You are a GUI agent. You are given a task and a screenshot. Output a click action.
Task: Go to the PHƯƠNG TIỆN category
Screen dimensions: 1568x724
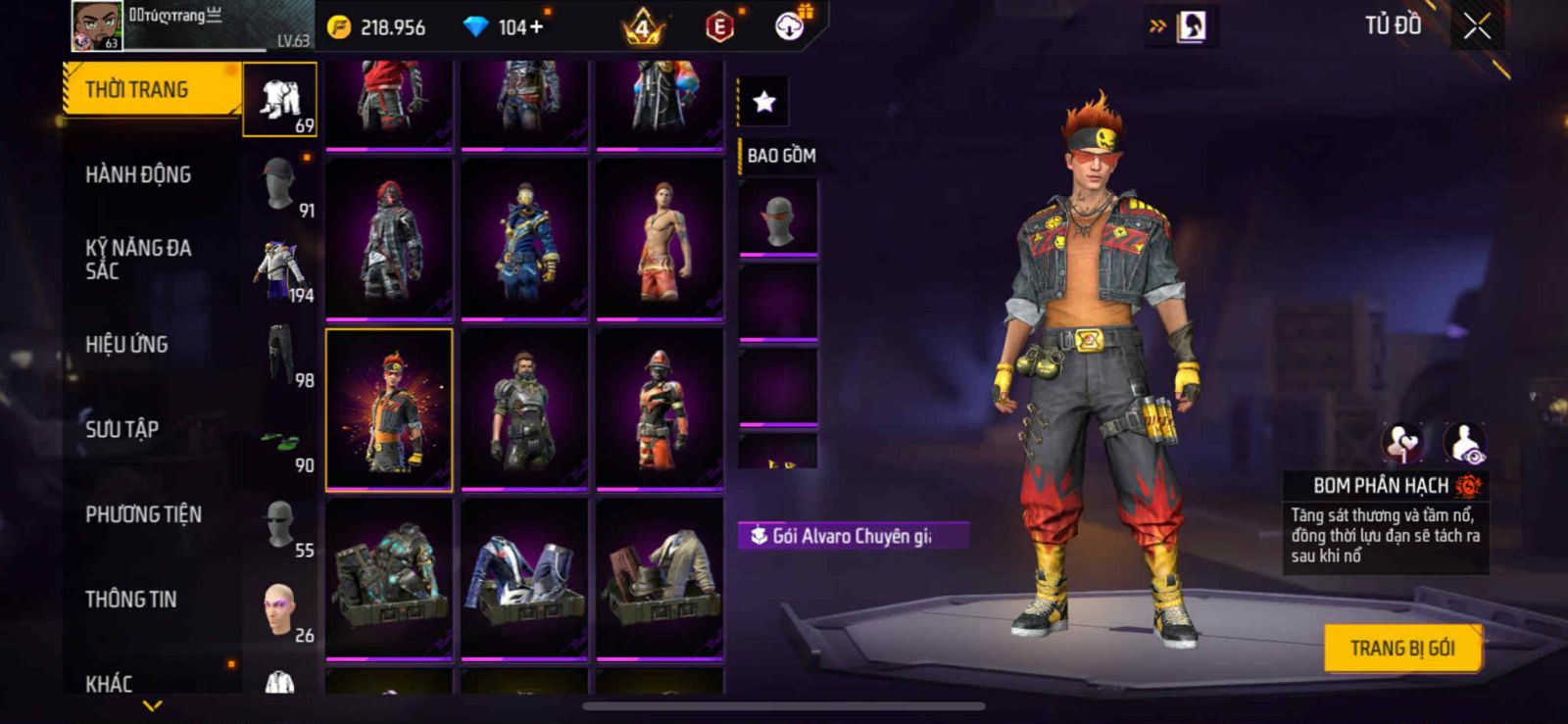click(143, 514)
